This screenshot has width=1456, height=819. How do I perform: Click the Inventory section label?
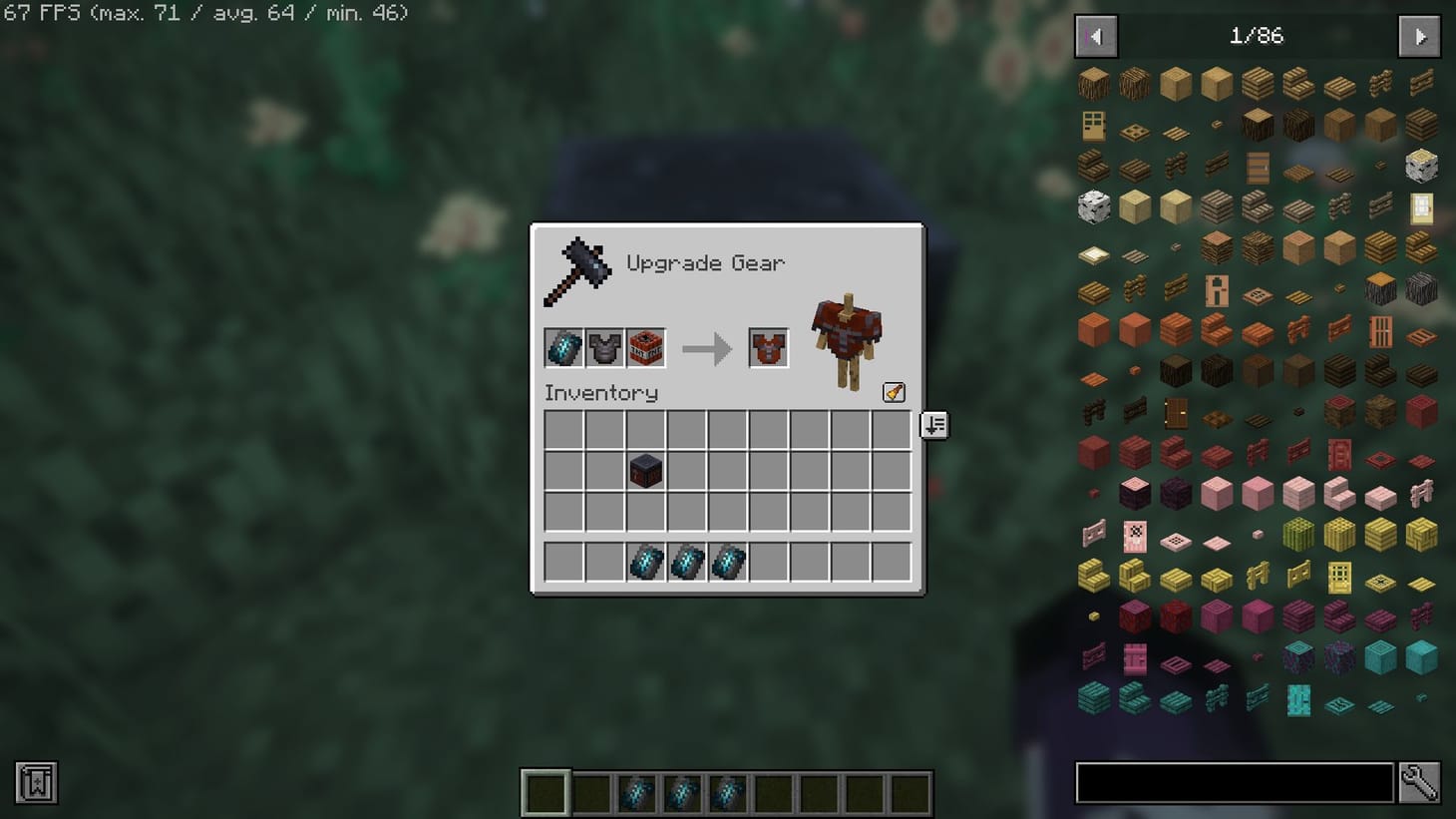[600, 392]
